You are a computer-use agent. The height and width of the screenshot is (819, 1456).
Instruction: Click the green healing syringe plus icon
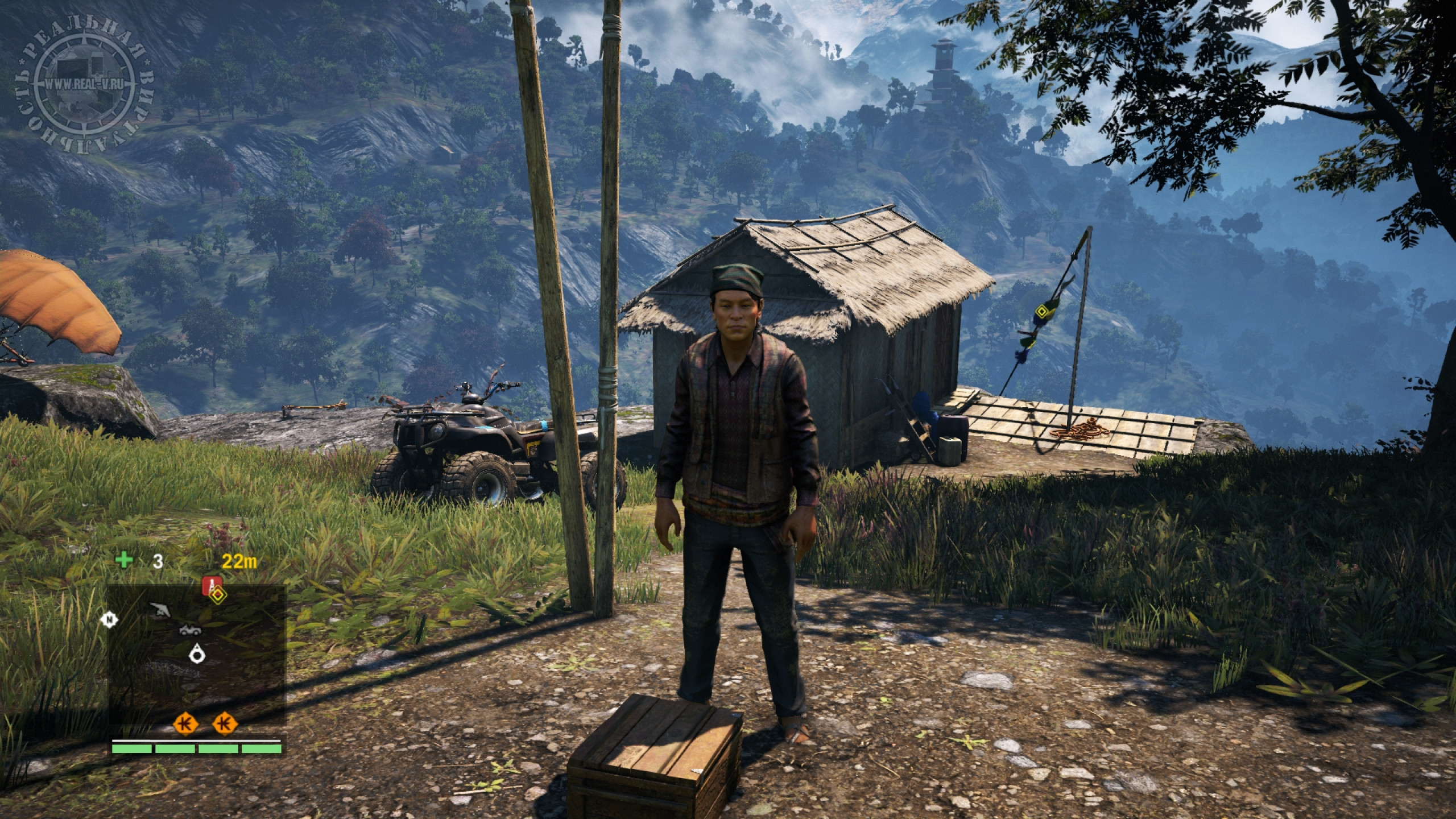(123, 544)
